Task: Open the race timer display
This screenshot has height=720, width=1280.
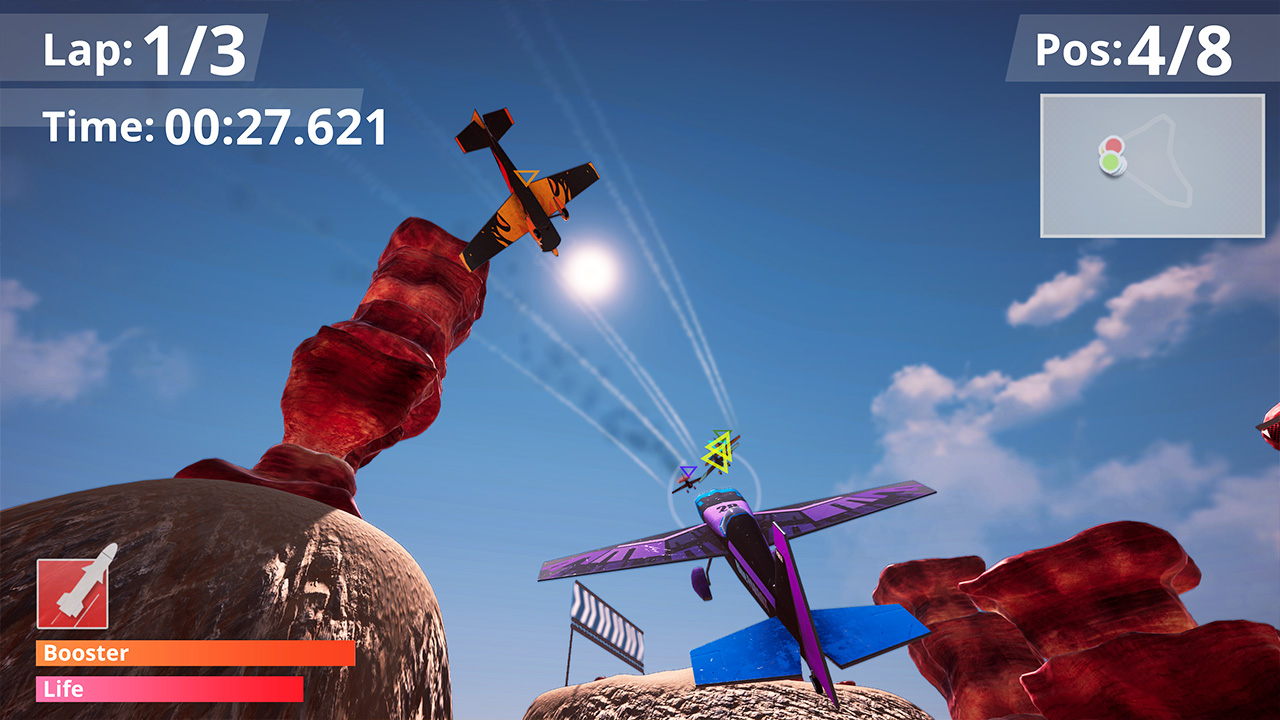Action: 215,125
